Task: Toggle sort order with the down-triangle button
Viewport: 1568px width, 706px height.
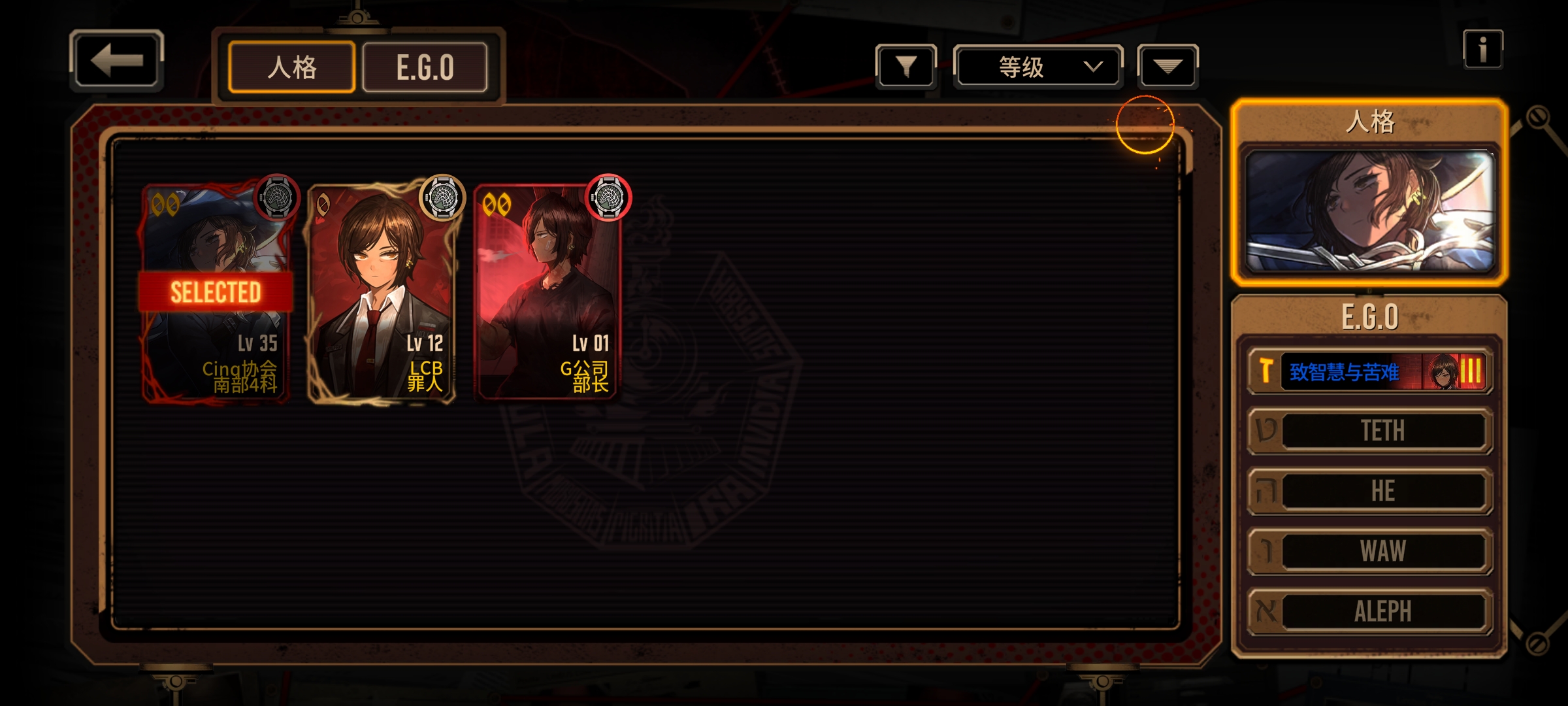Action: [1168, 66]
